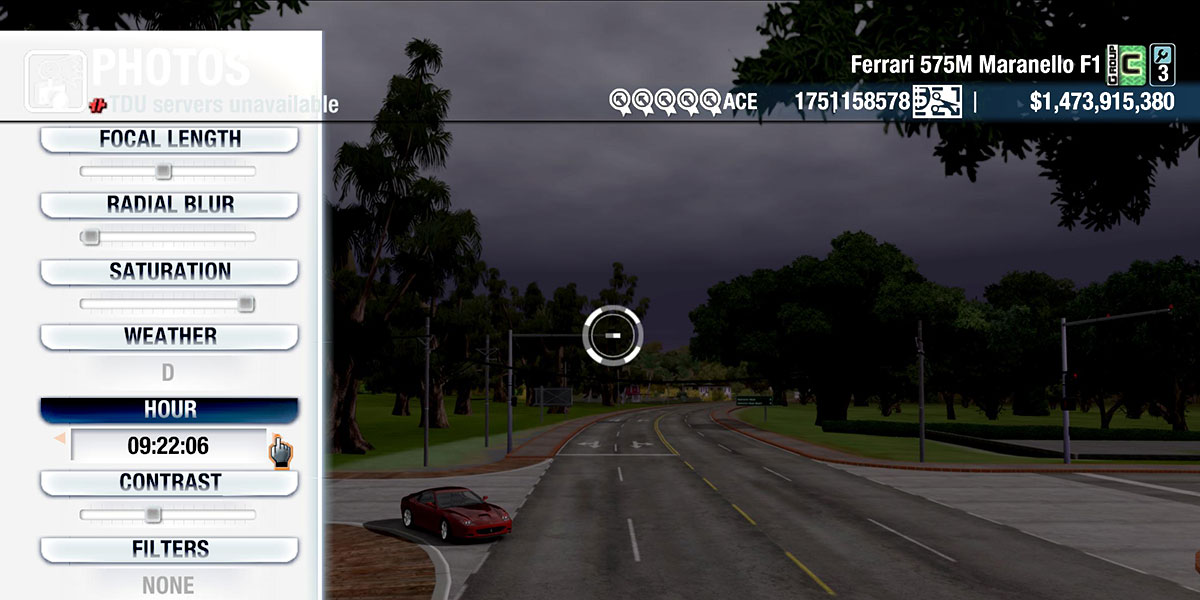Open the Filters setting

click(x=169, y=549)
